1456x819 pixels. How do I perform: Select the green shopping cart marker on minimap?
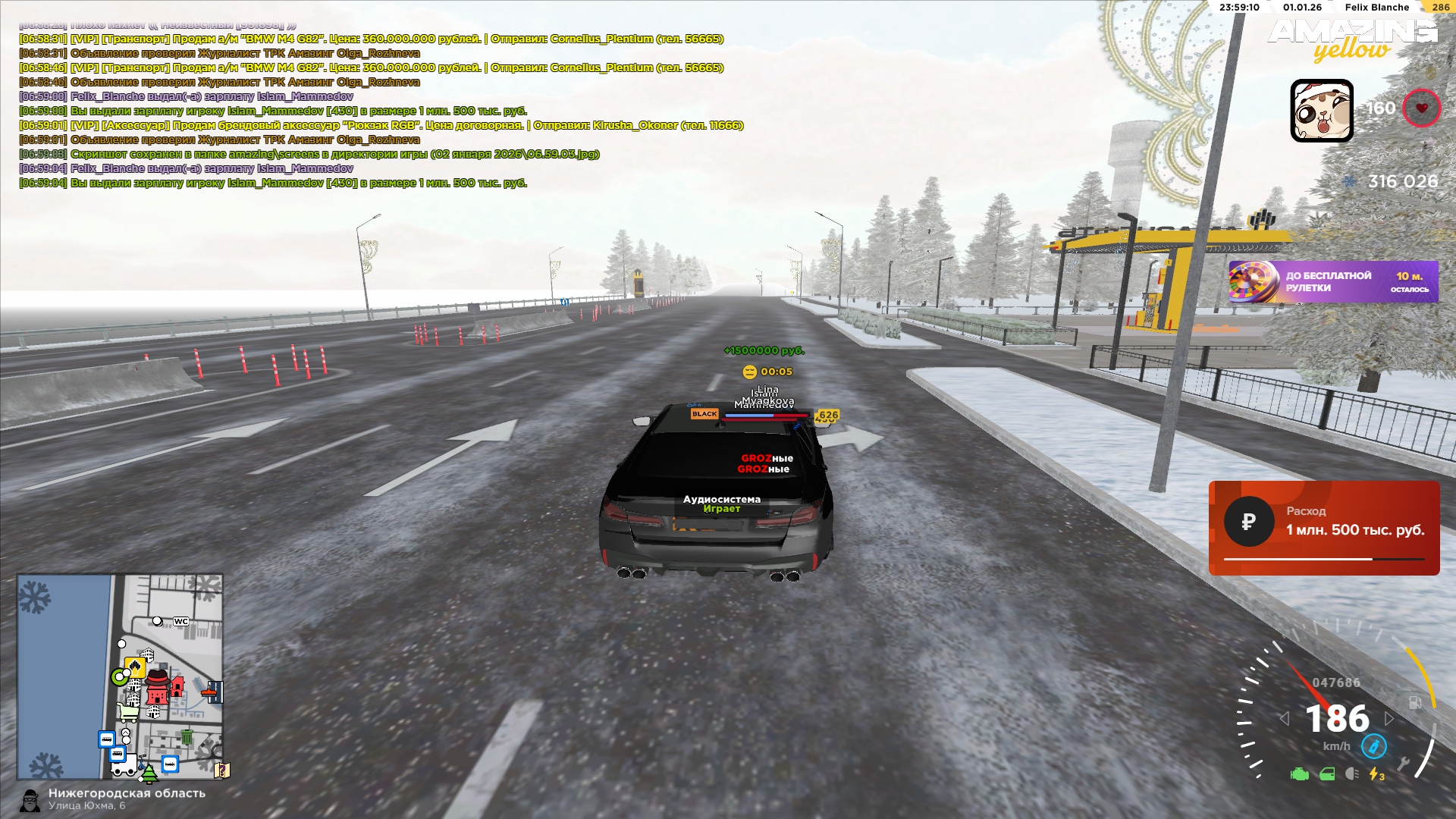tap(127, 712)
